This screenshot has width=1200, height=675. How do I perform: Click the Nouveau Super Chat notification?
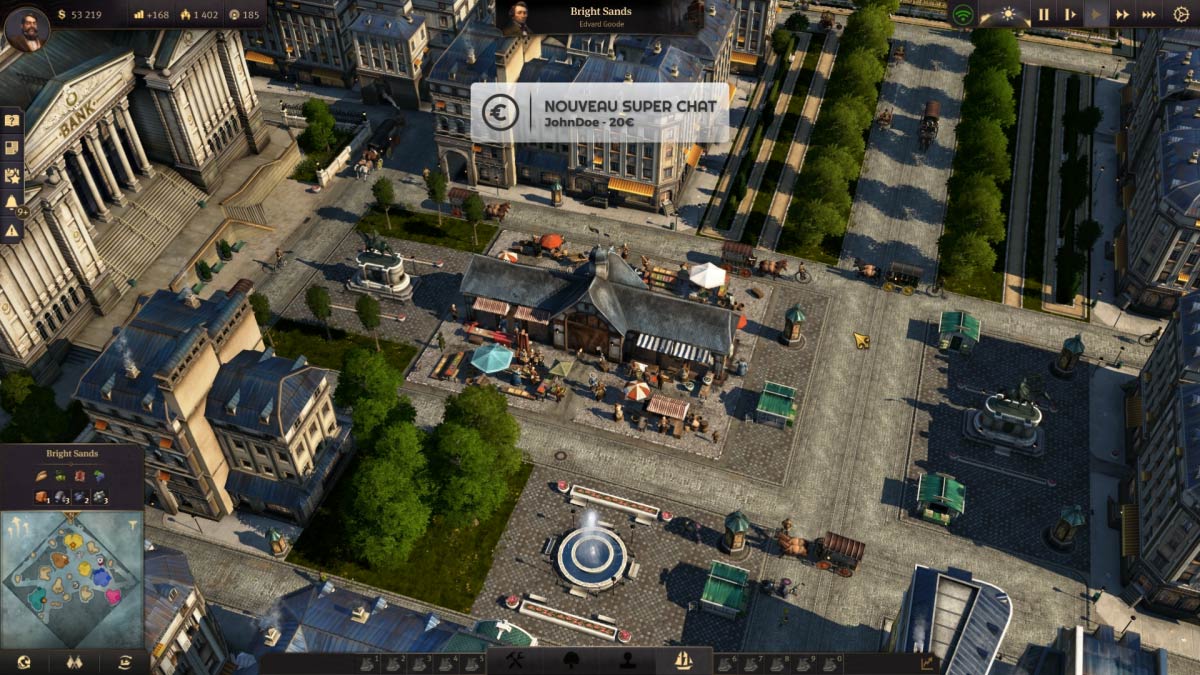click(600, 113)
